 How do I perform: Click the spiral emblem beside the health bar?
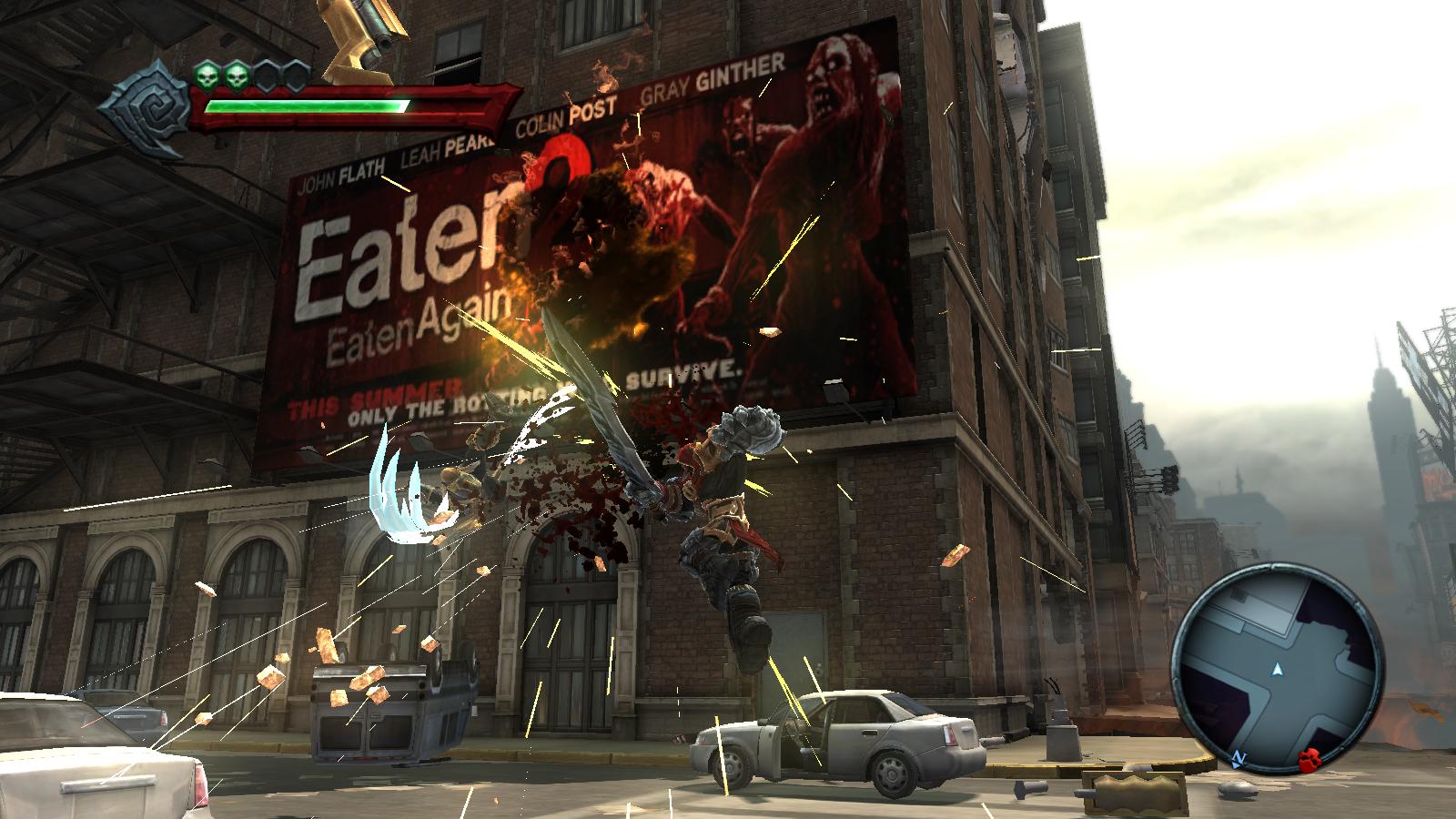pos(145,104)
